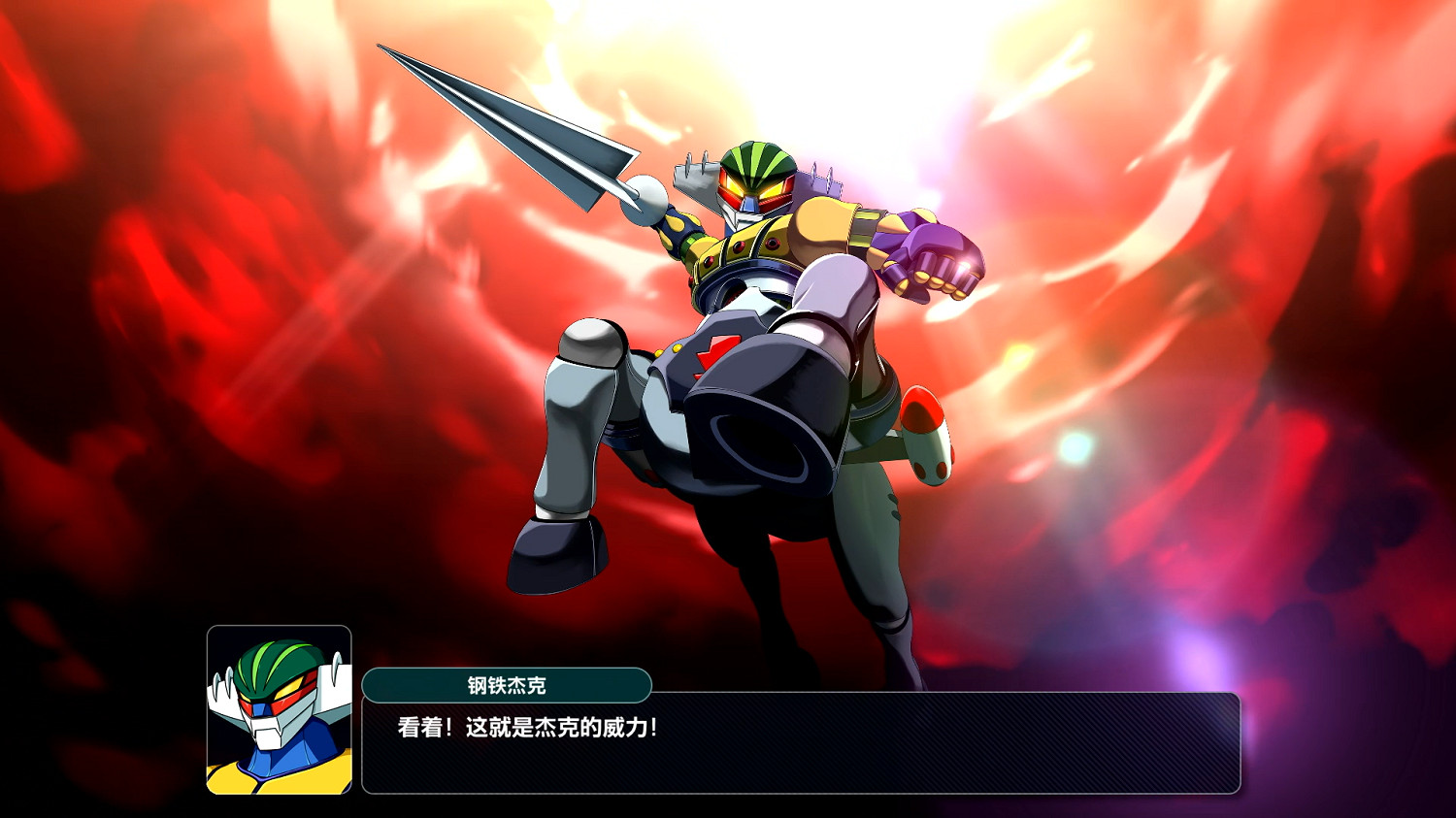Click the red visor eyes in the portrait
This screenshot has width=1456, height=818.
pyautogui.click(x=280, y=695)
